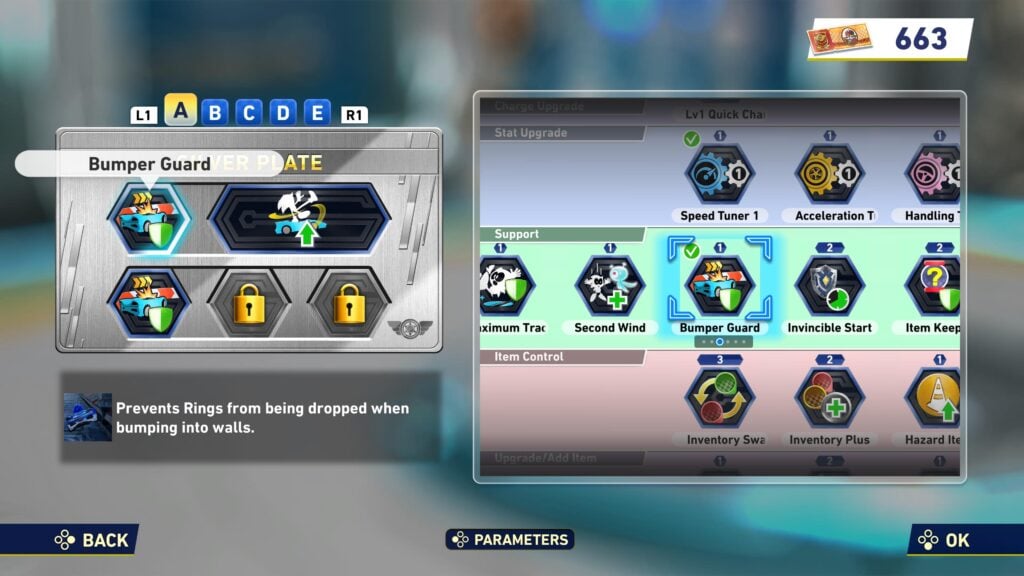
Task: Go back with the BACK button
Action: pos(92,540)
